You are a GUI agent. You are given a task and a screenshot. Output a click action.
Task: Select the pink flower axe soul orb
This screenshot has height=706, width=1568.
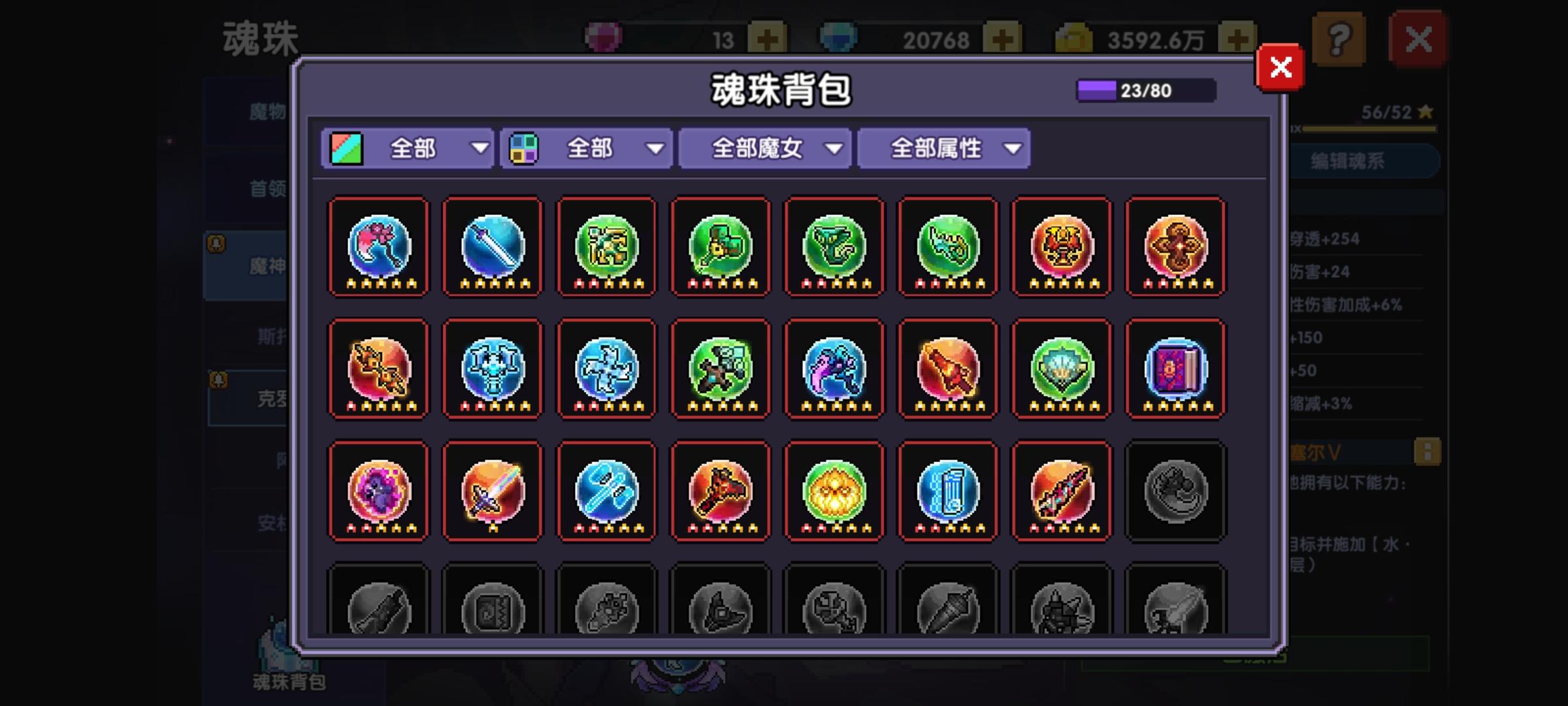tap(378, 247)
